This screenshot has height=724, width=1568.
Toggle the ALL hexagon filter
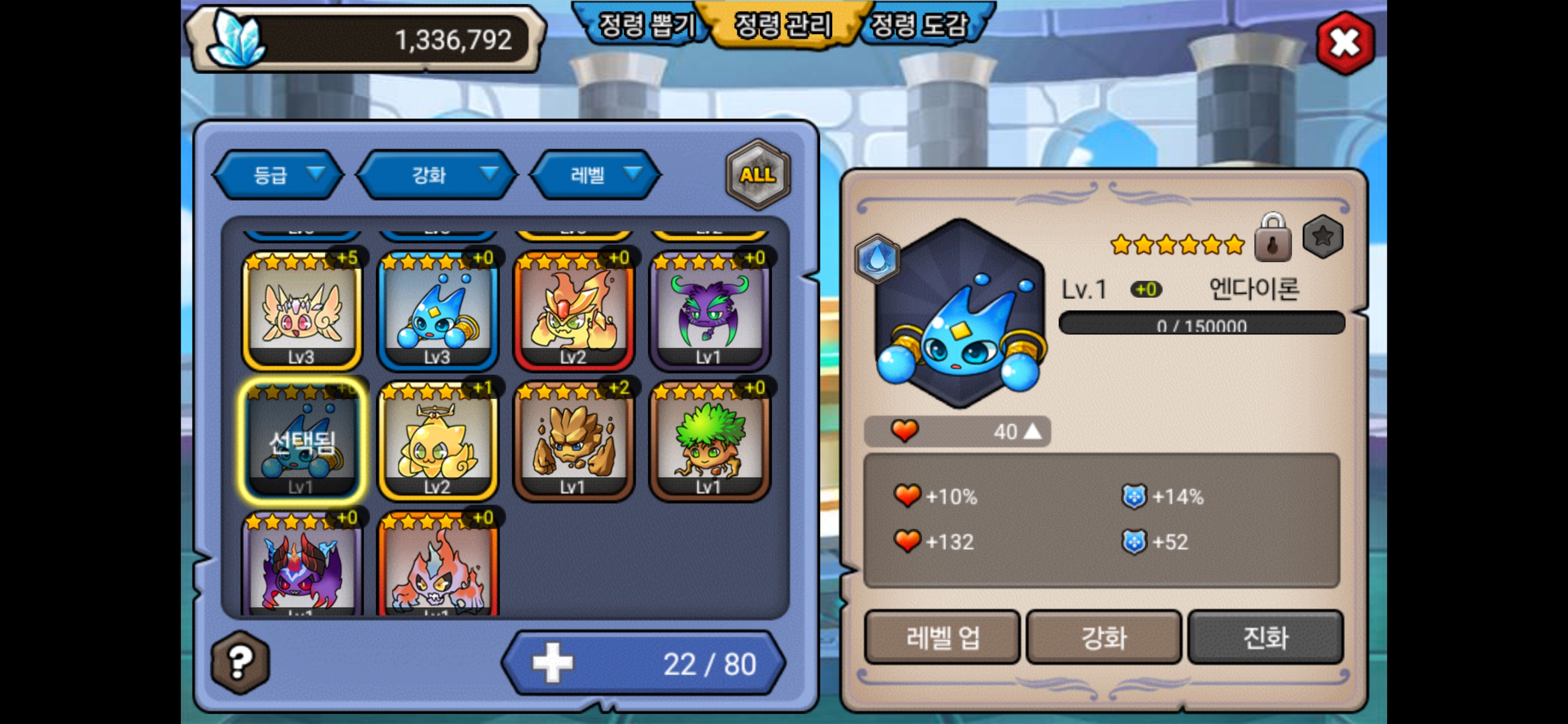757,175
